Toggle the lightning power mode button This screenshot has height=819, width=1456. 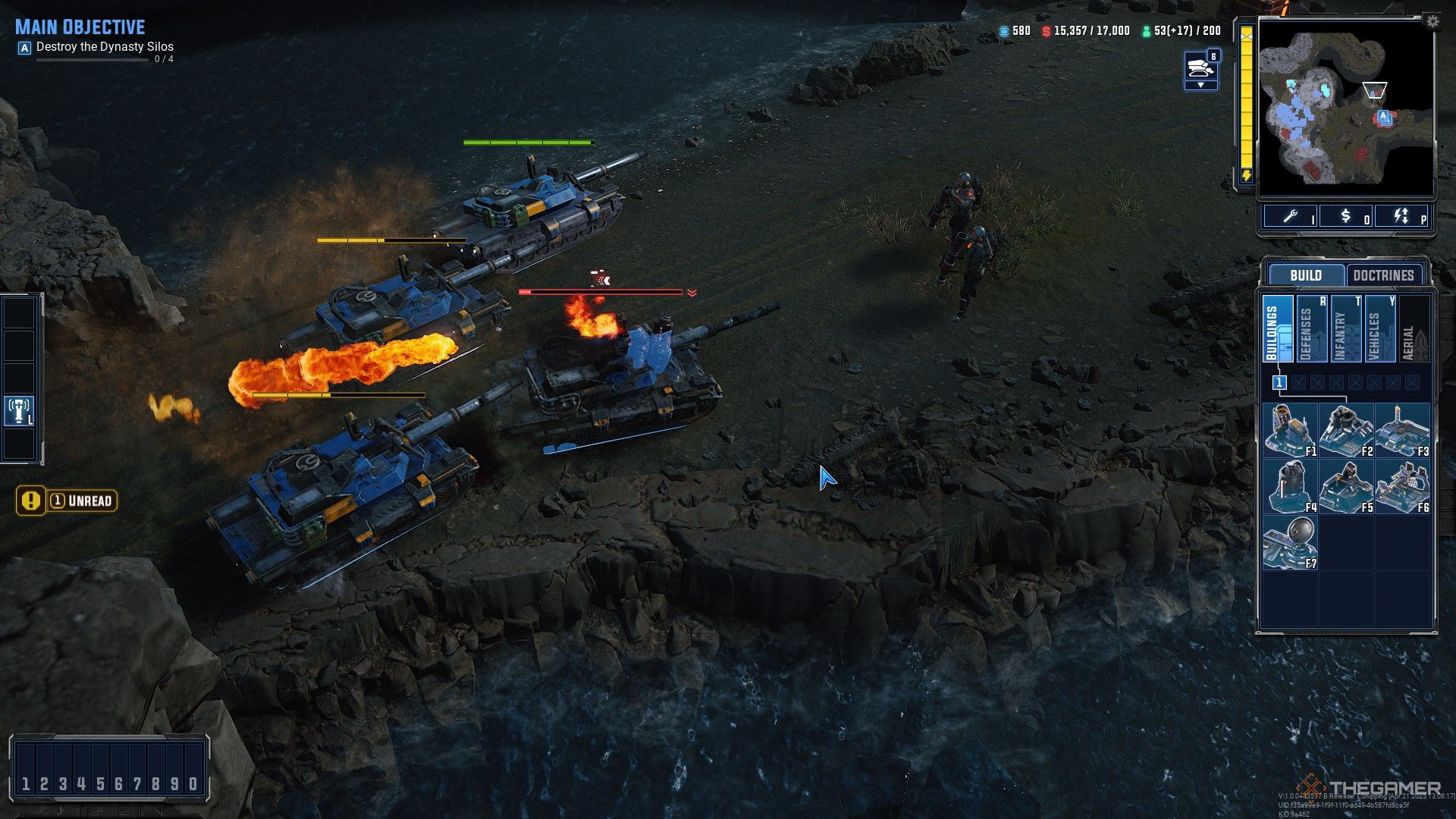point(1401,217)
